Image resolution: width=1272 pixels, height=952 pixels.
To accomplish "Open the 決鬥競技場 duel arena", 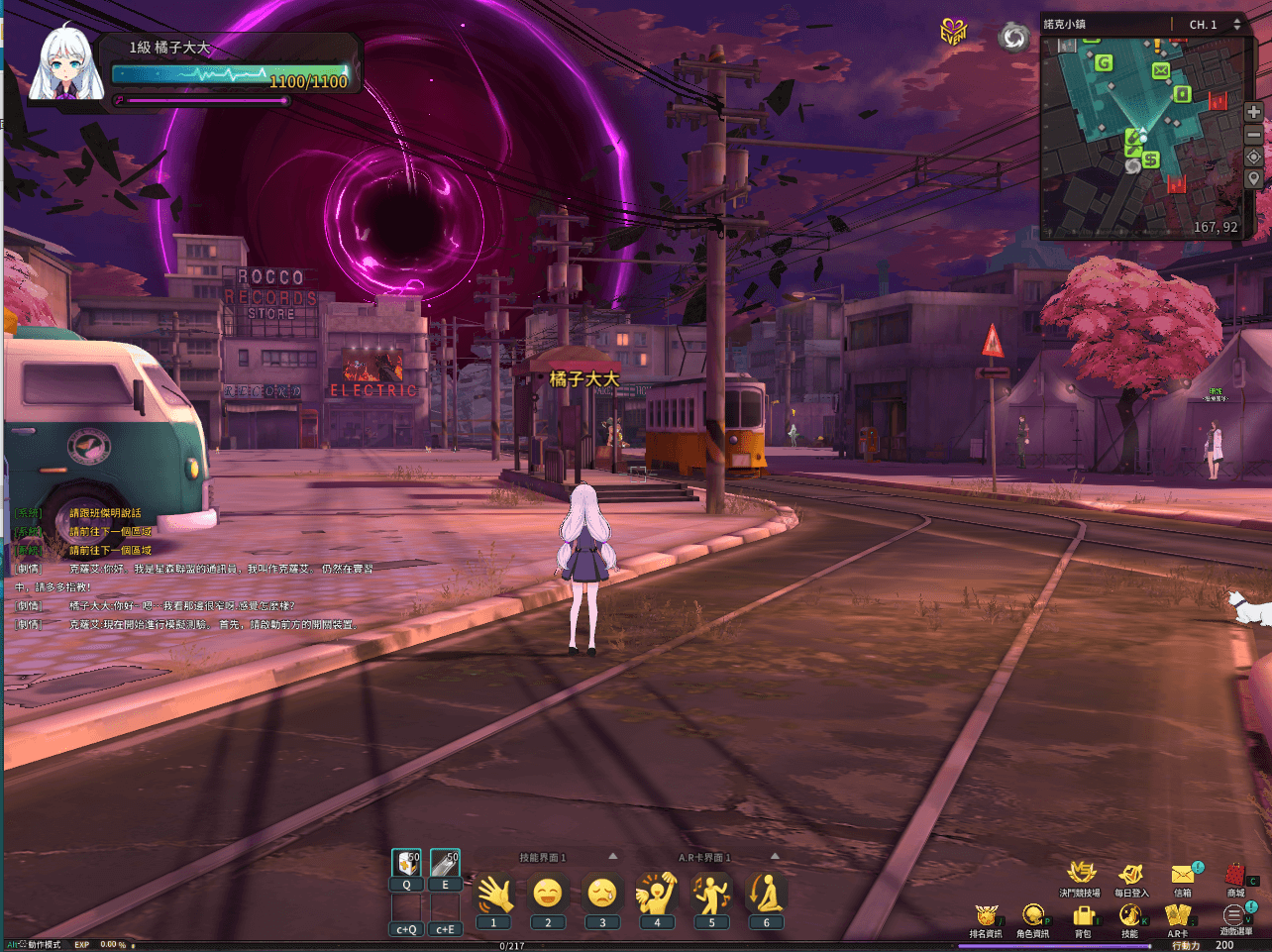I will 1080,875.
